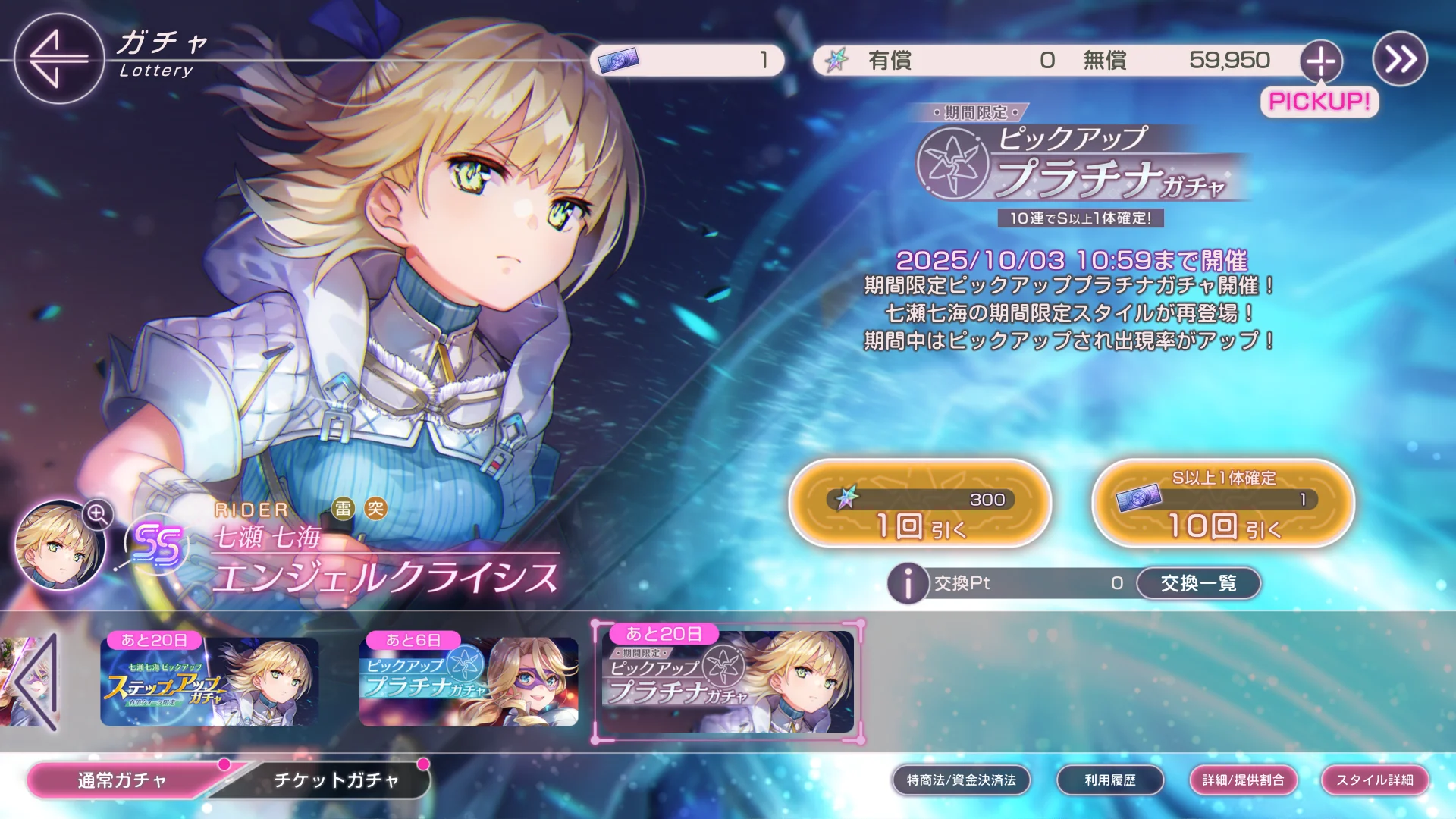
Task: Pull once for 300 quartz
Action: tap(920, 504)
